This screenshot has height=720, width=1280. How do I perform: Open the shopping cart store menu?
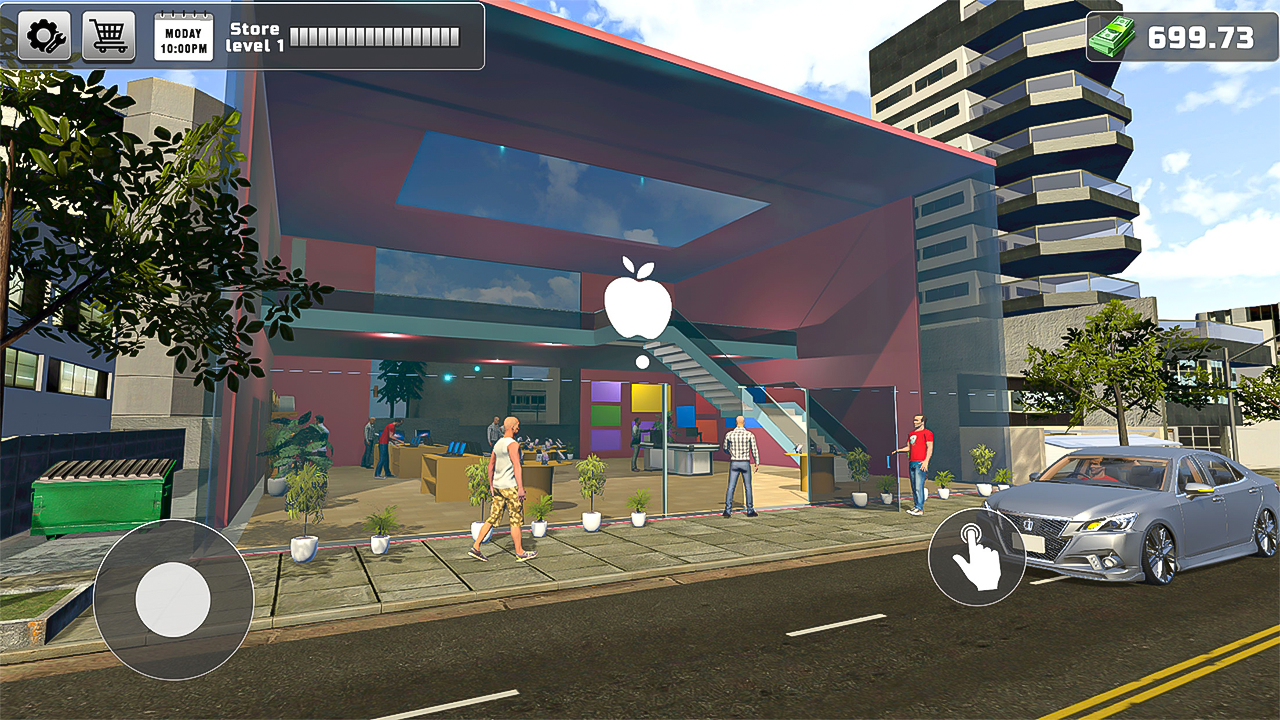106,38
